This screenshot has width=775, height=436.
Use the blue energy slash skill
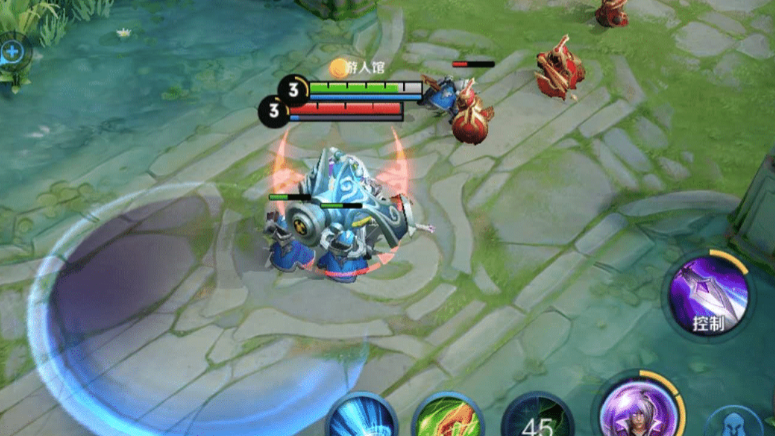pos(362,418)
